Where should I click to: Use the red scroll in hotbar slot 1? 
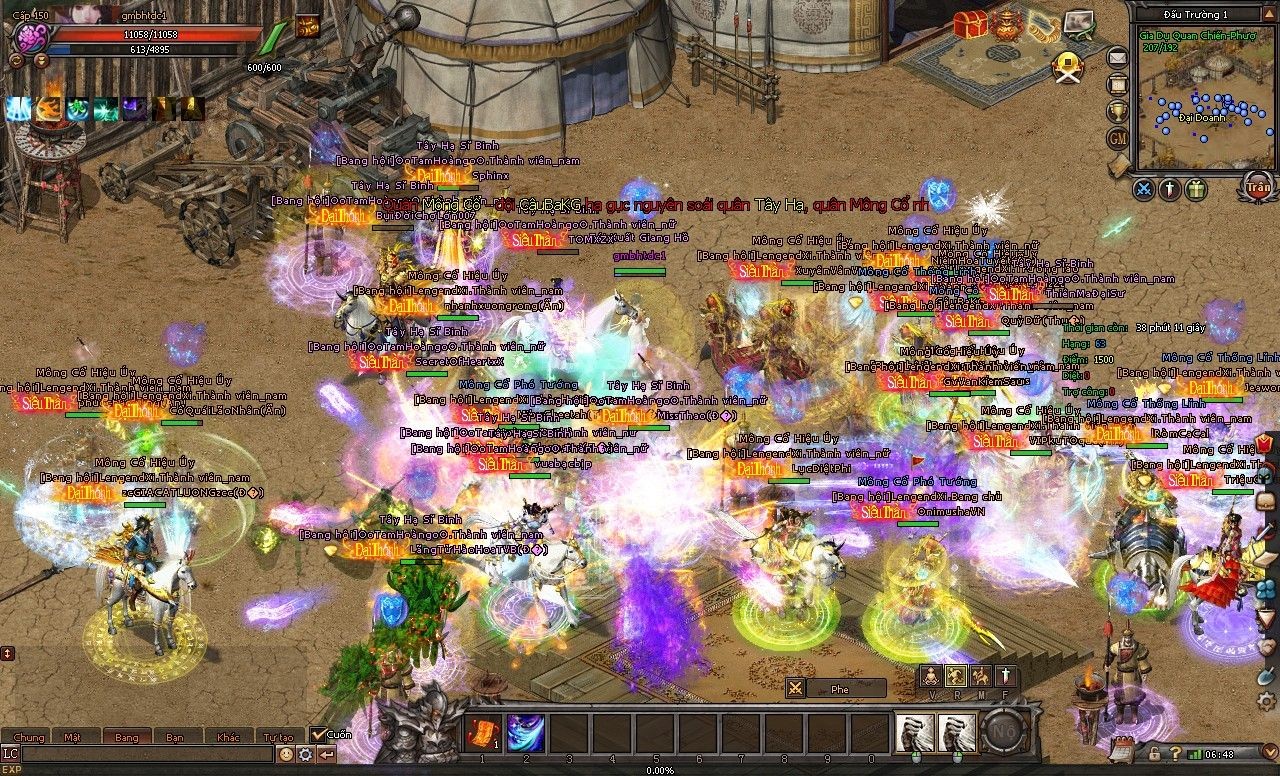click(x=482, y=733)
